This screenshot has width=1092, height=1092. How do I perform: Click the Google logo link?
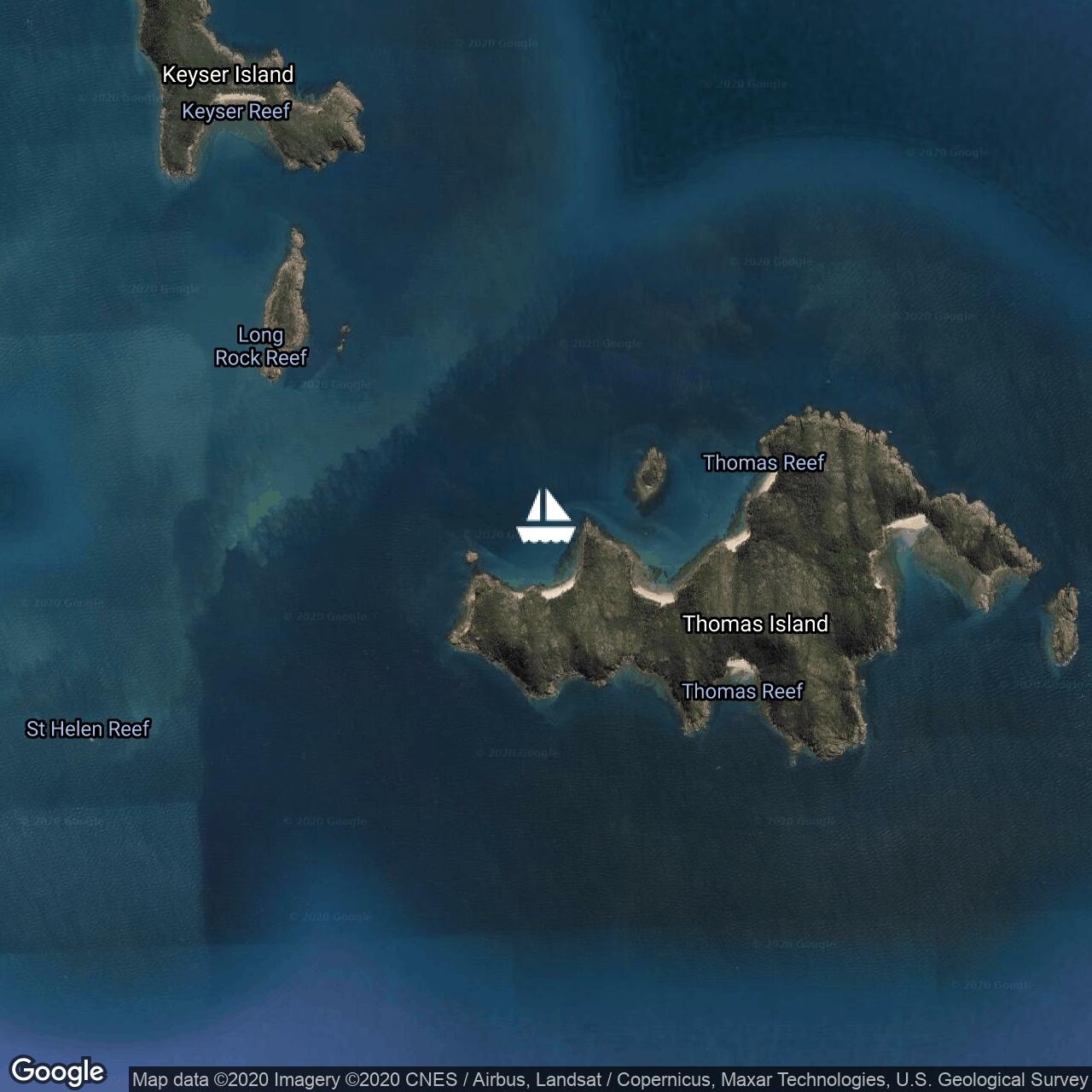(x=57, y=1072)
